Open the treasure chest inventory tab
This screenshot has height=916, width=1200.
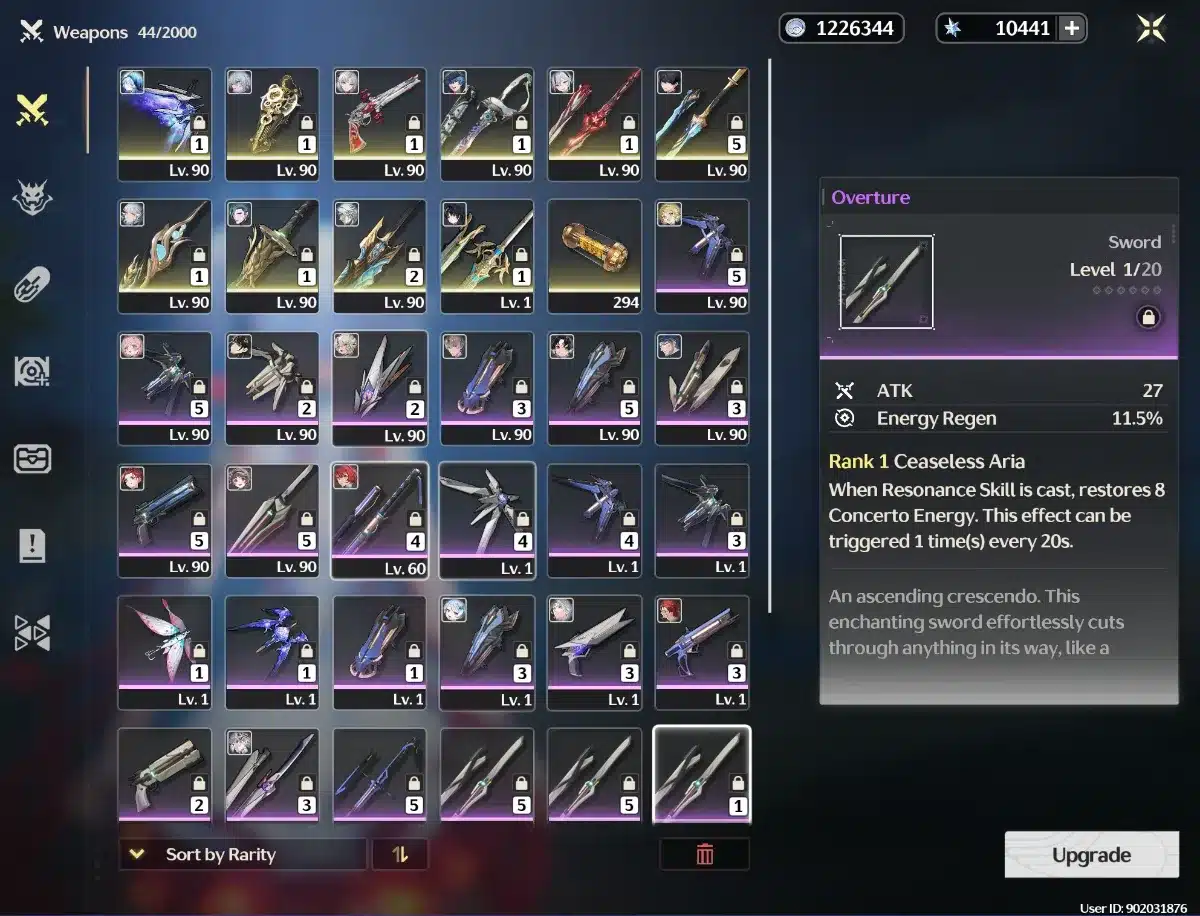click(x=33, y=459)
